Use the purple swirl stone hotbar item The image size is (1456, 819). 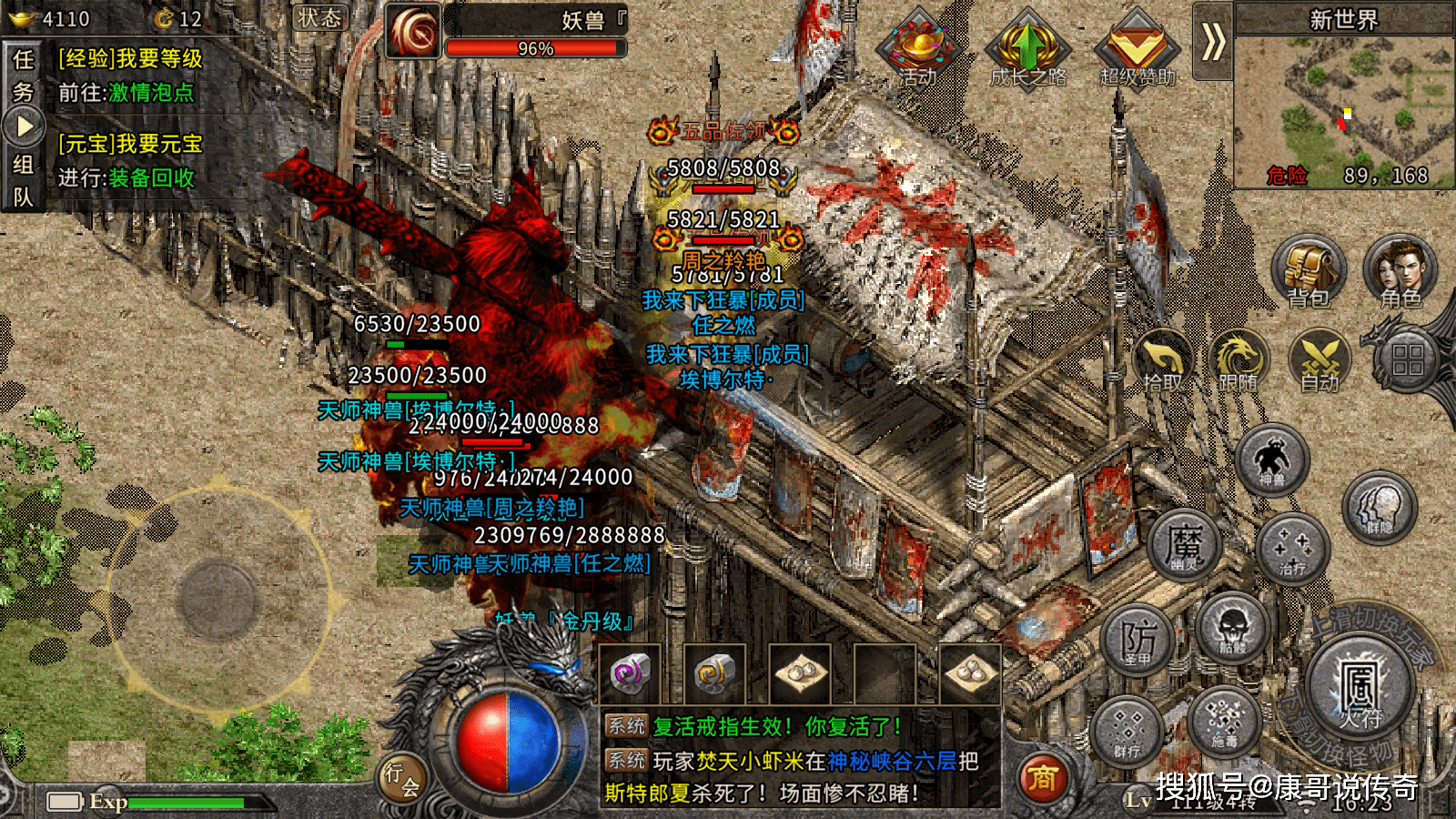pos(630,674)
